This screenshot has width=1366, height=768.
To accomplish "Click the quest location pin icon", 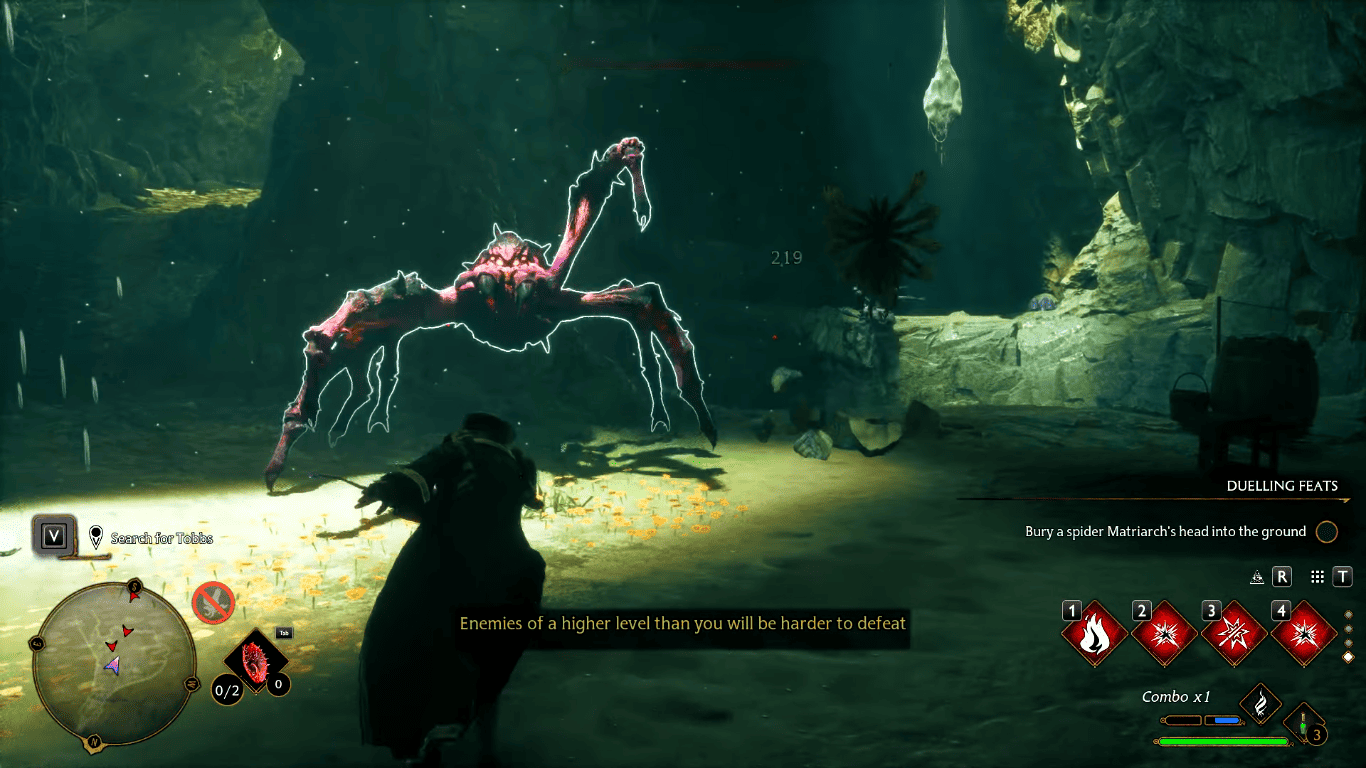I will click(95, 535).
